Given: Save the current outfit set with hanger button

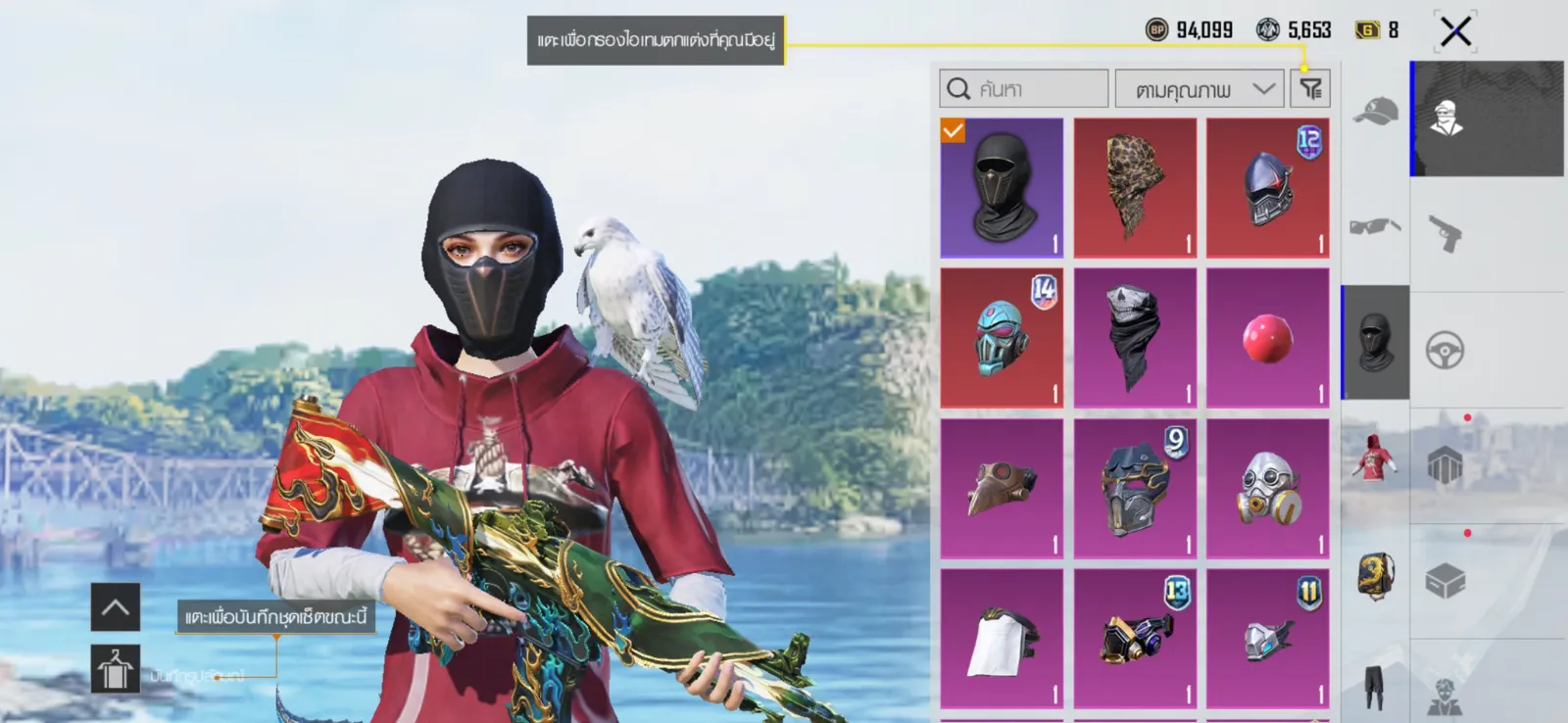Looking at the screenshot, I should tap(115, 669).
